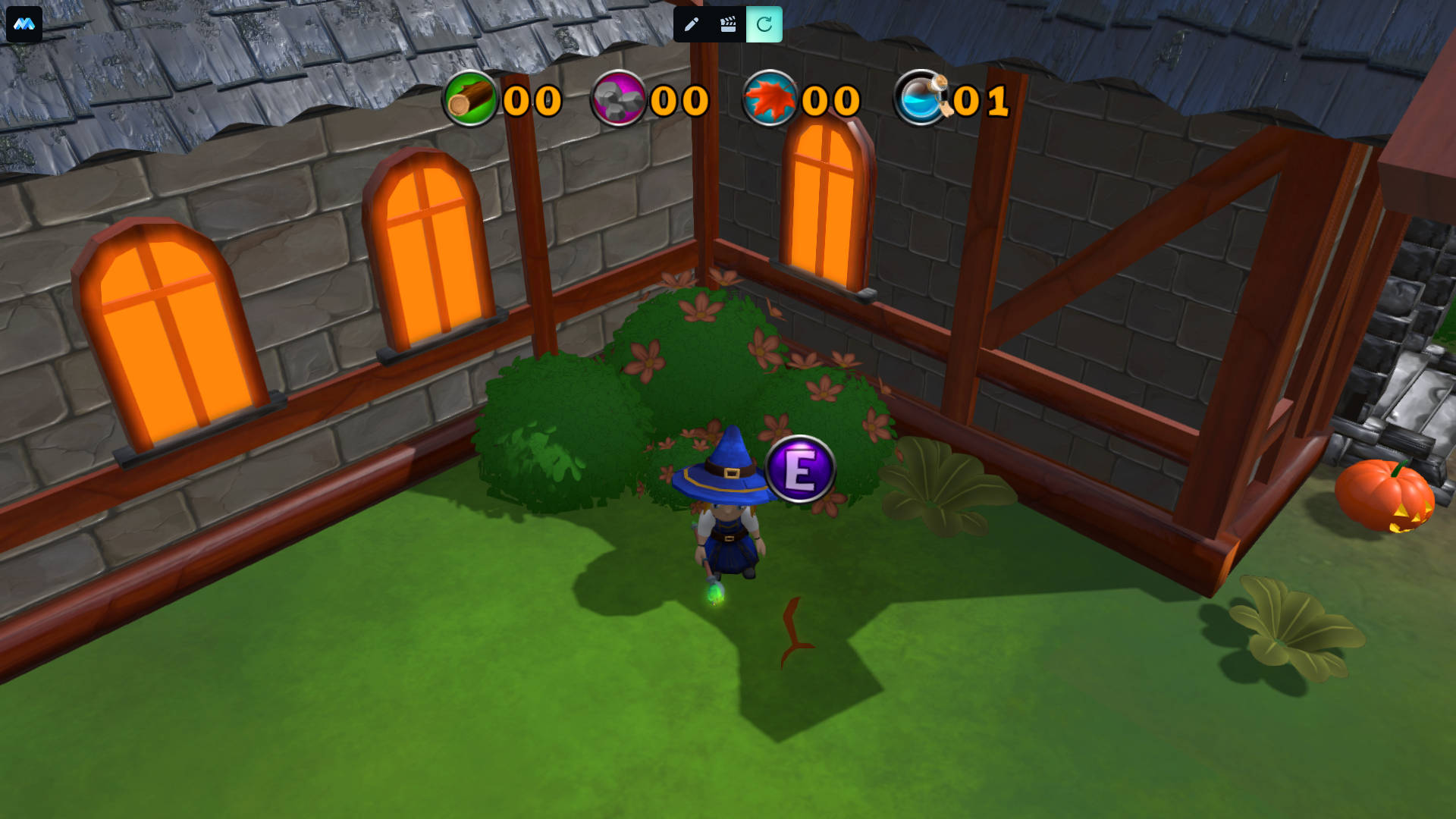Select the red maple leaf icon
The image size is (1456, 819).
click(770, 99)
